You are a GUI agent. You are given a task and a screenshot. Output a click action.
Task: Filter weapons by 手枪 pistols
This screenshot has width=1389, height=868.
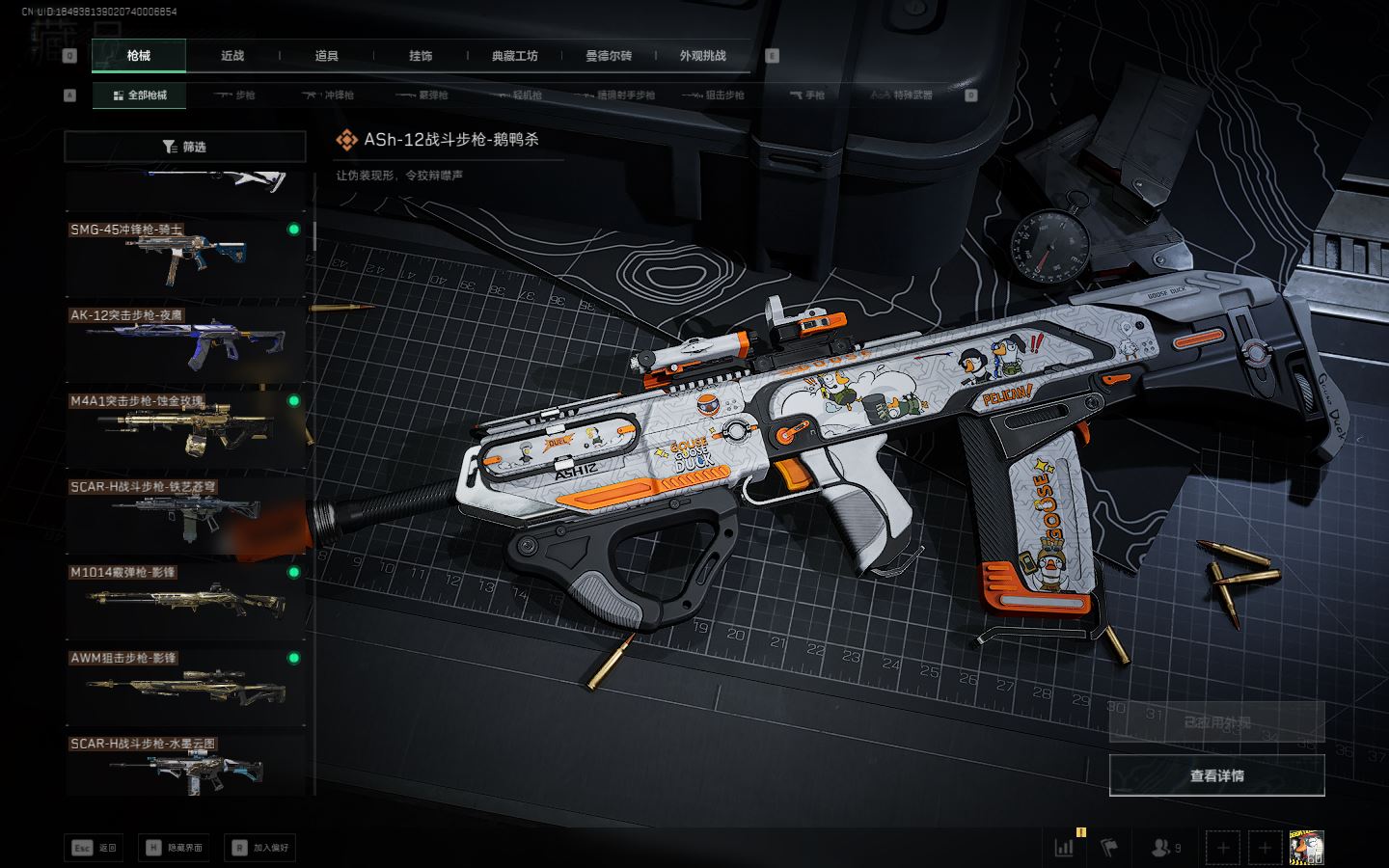[x=807, y=95]
